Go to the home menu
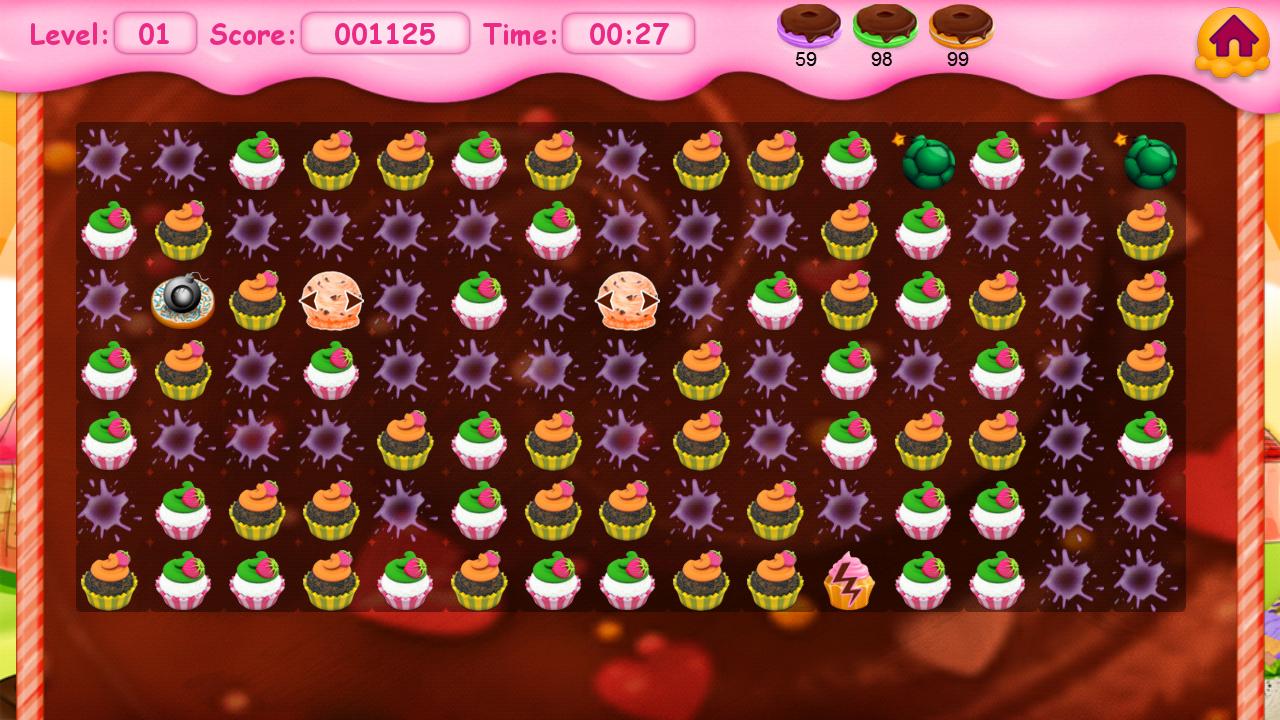The height and width of the screenshot is (720, 1280). 1232,41
